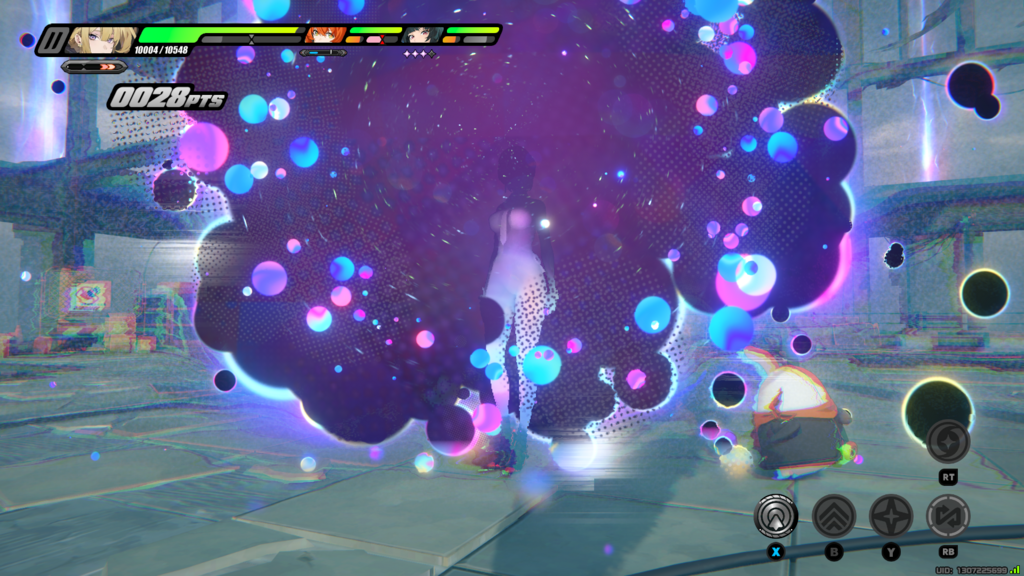1024x576 pixels.
Task: Use the four-point star special skill
Action: tap(890, 517)
